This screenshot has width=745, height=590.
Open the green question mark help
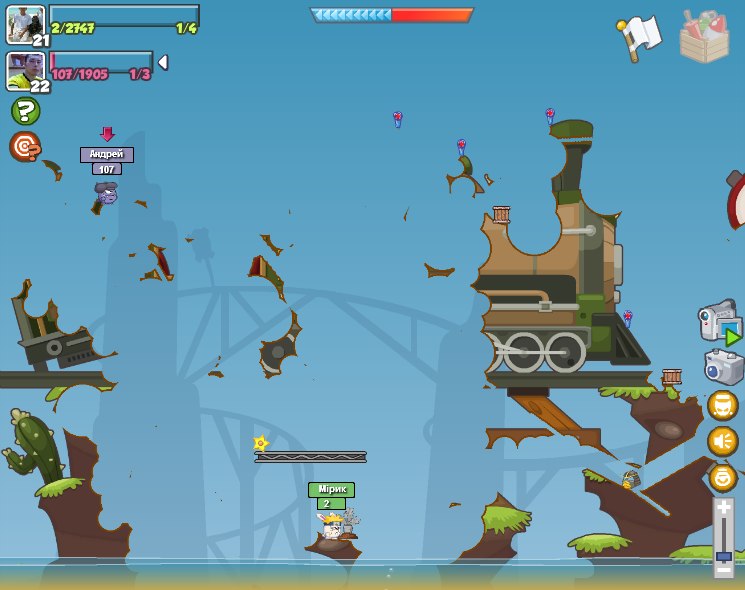click(25, 110)
